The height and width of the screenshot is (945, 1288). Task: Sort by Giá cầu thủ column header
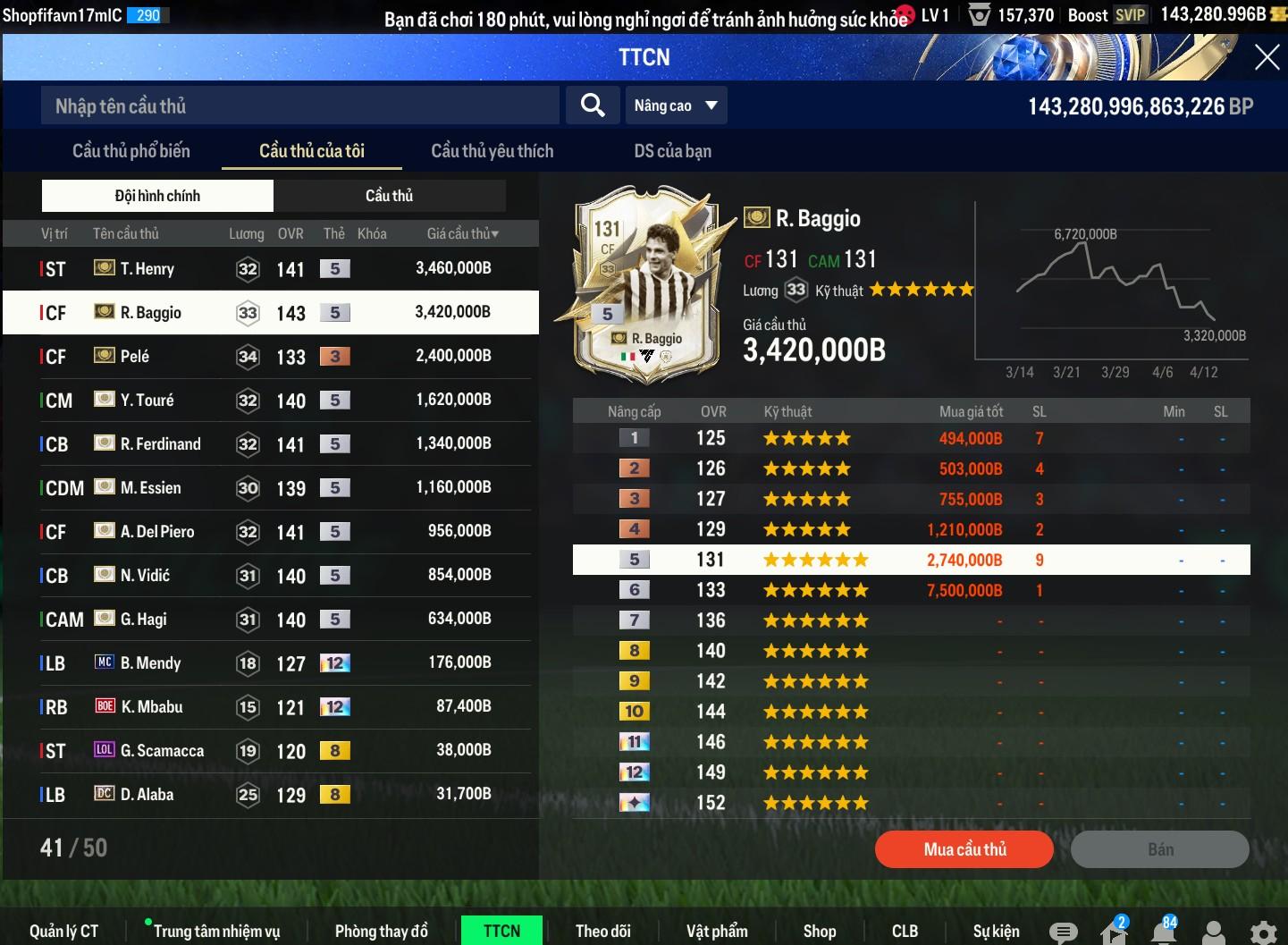point(462,234)
